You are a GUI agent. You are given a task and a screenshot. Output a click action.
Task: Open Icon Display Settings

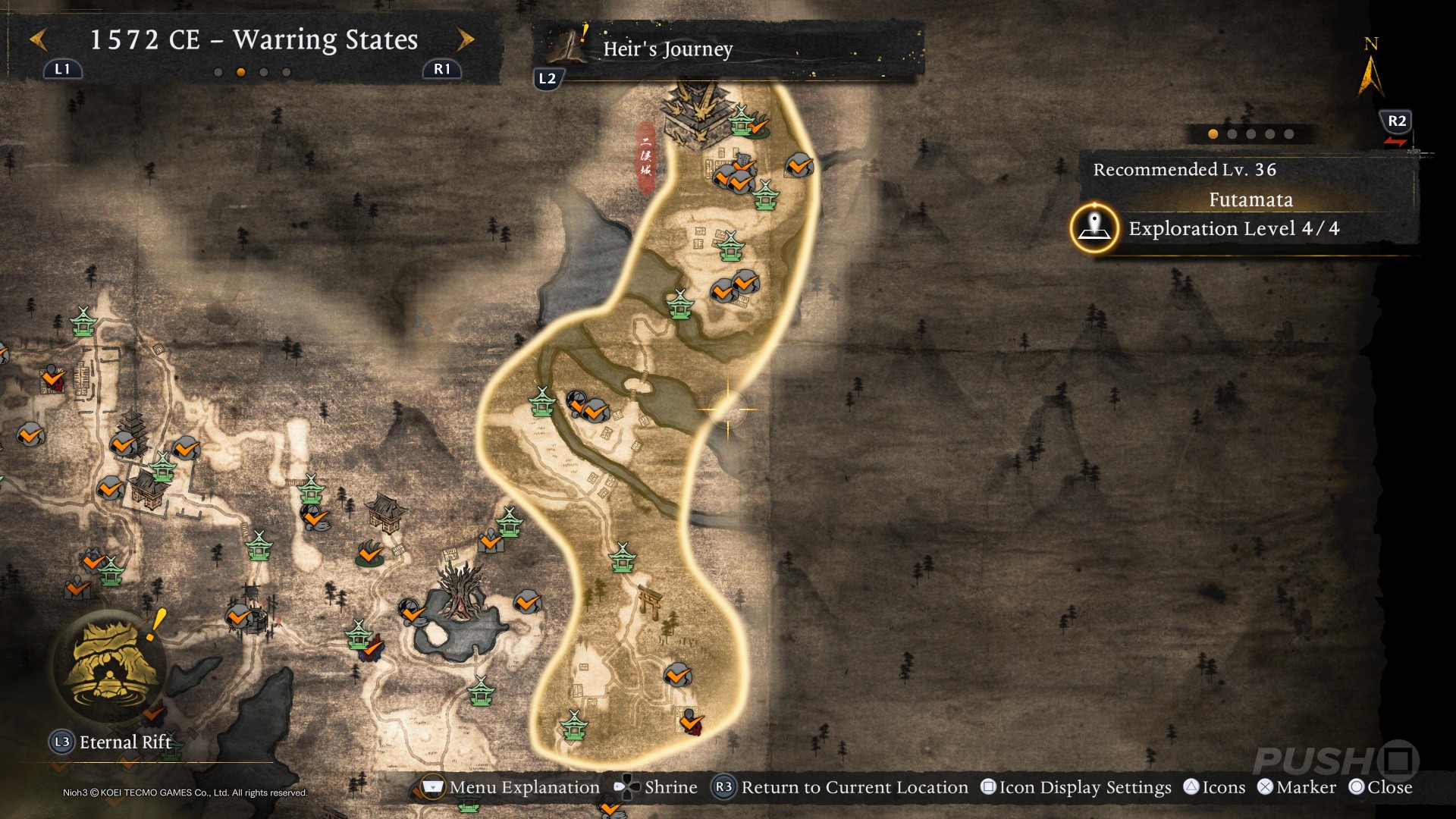coord(1075,787)
